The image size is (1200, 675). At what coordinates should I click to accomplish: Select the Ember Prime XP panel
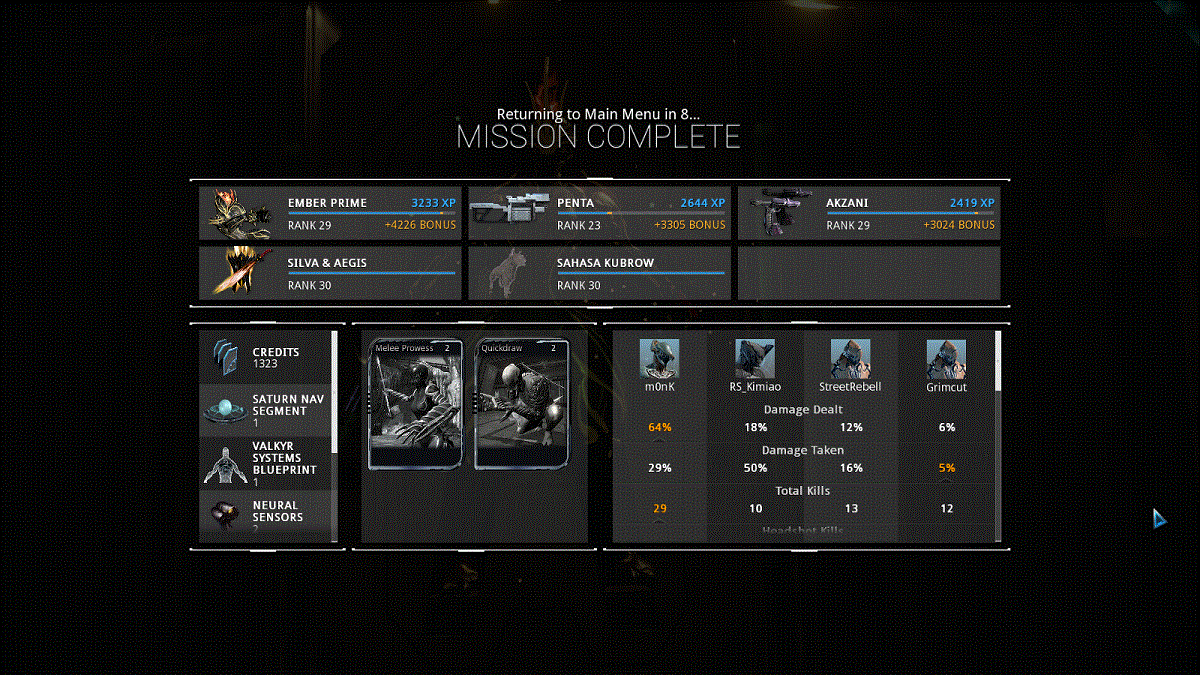coord(330,213)
